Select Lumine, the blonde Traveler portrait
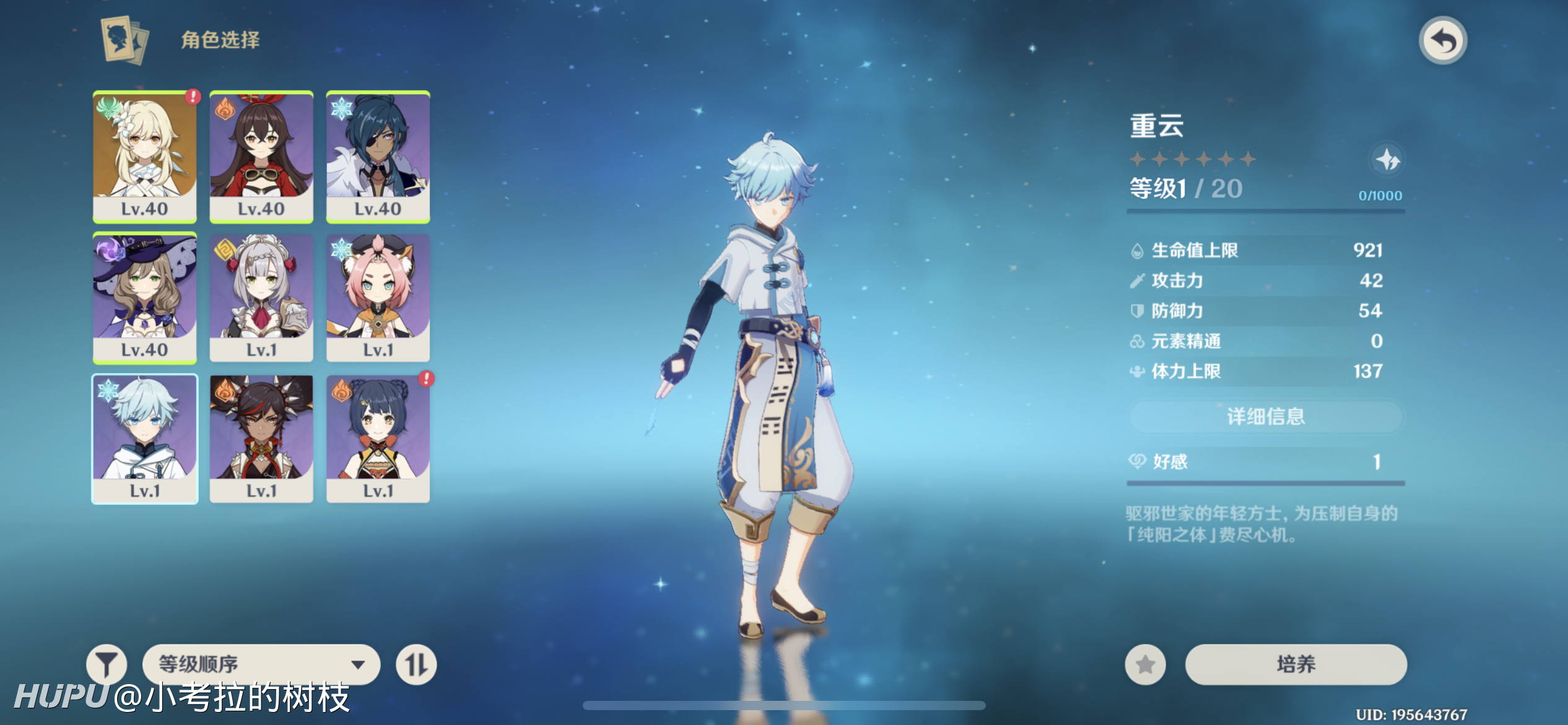The height and width of the screenshot is (725, 1568). click(145, 156)
